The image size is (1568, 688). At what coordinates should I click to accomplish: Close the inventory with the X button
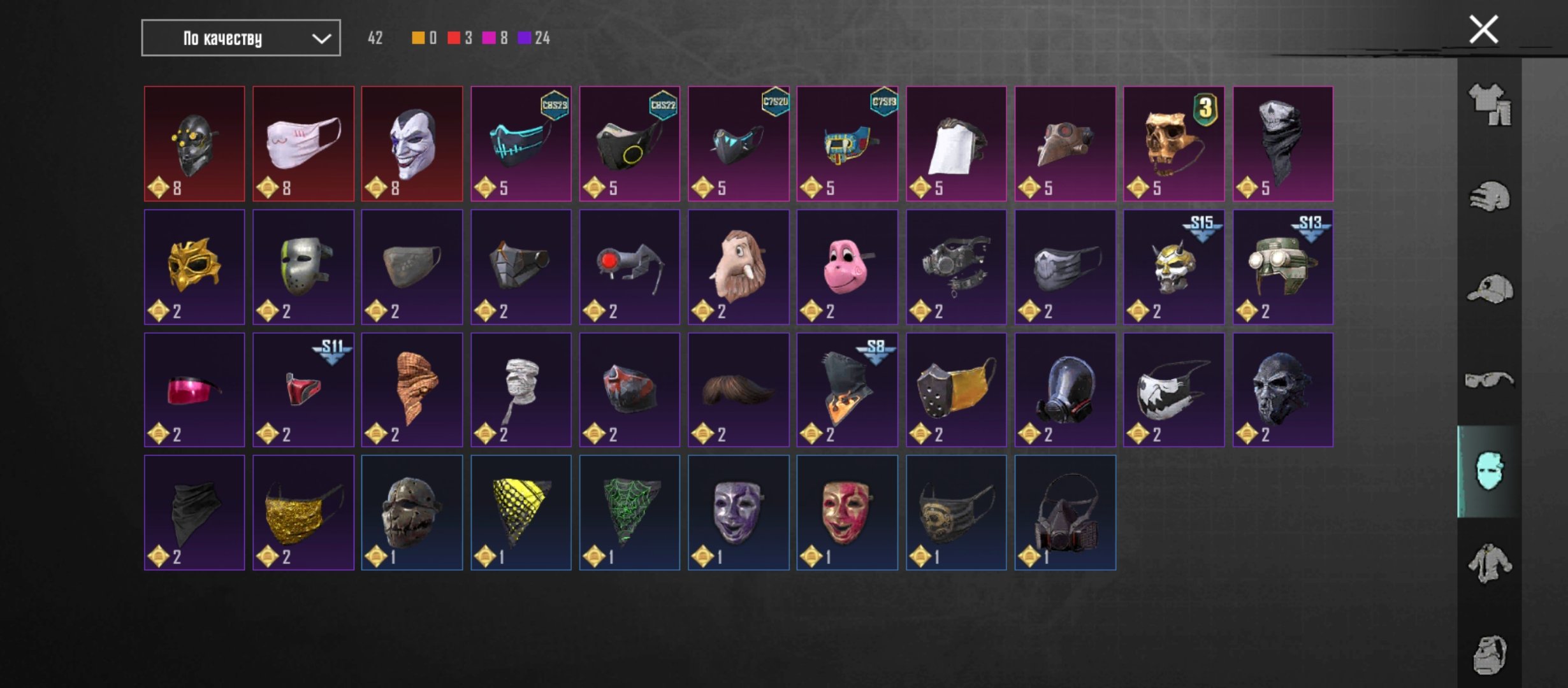tap(1483, 30)
